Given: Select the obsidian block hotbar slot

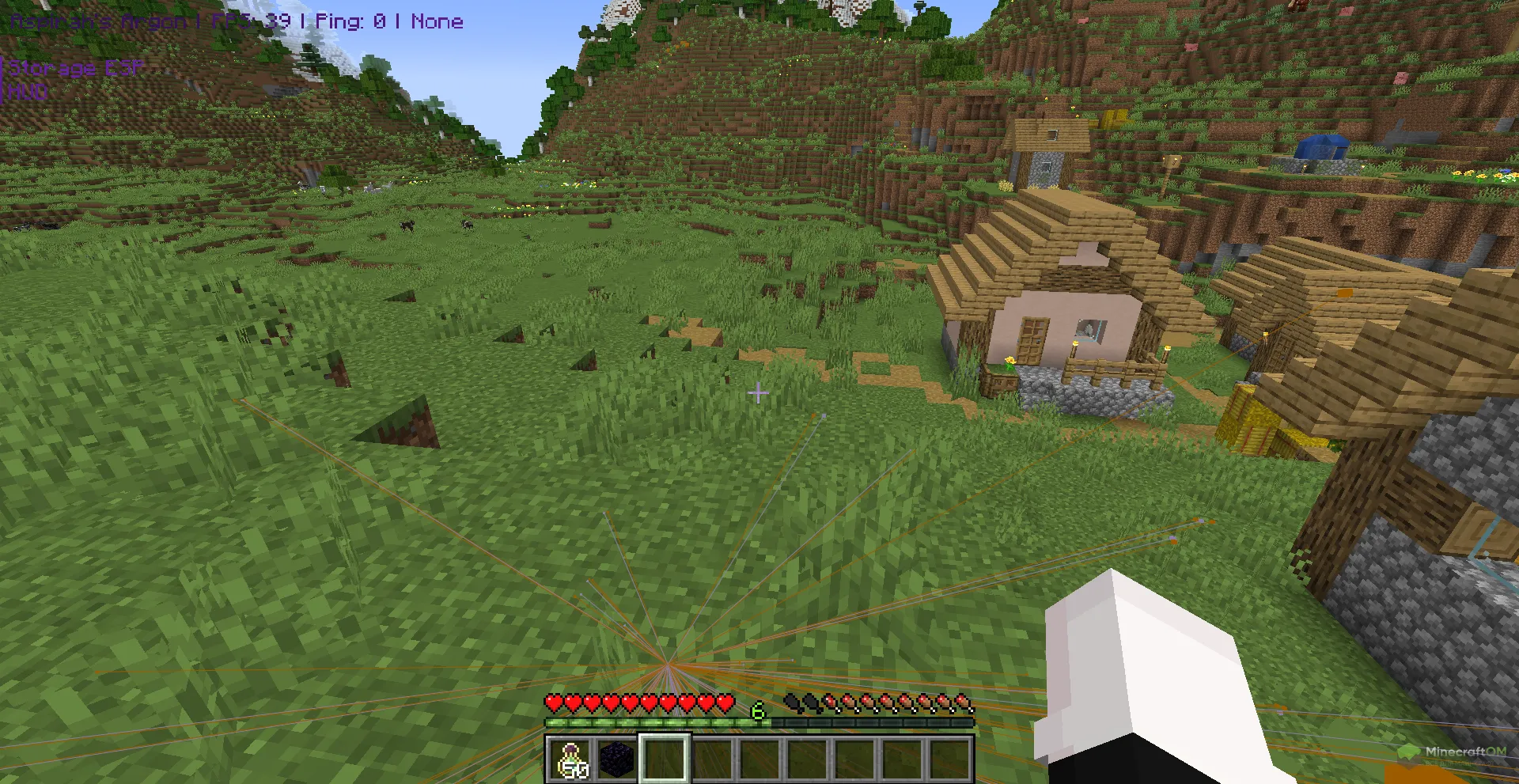Looking at the screenshot, I should click(x=618, y=759).
